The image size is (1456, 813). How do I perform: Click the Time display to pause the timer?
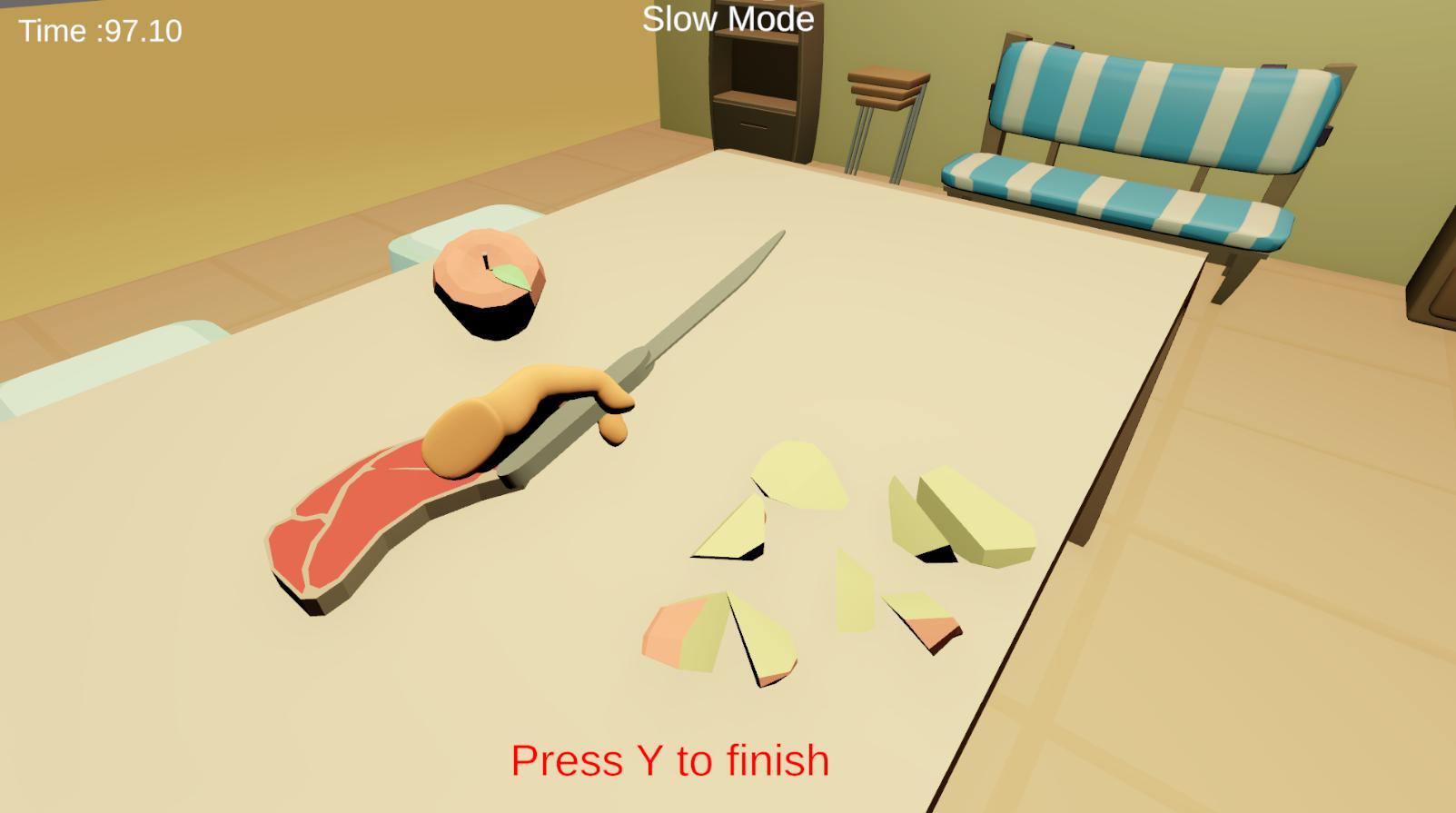pyautogui.click(x=100, y=32)
